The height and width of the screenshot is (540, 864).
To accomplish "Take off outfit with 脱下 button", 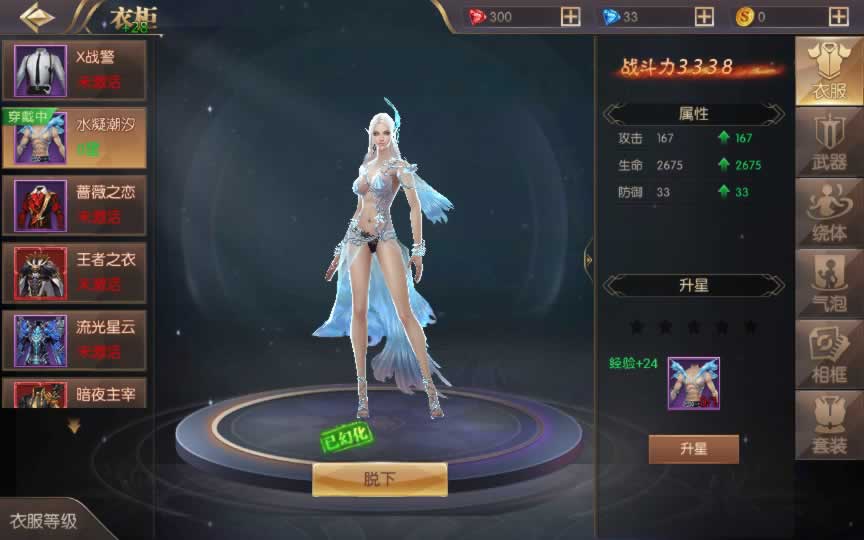I will [x=379, y=480].
